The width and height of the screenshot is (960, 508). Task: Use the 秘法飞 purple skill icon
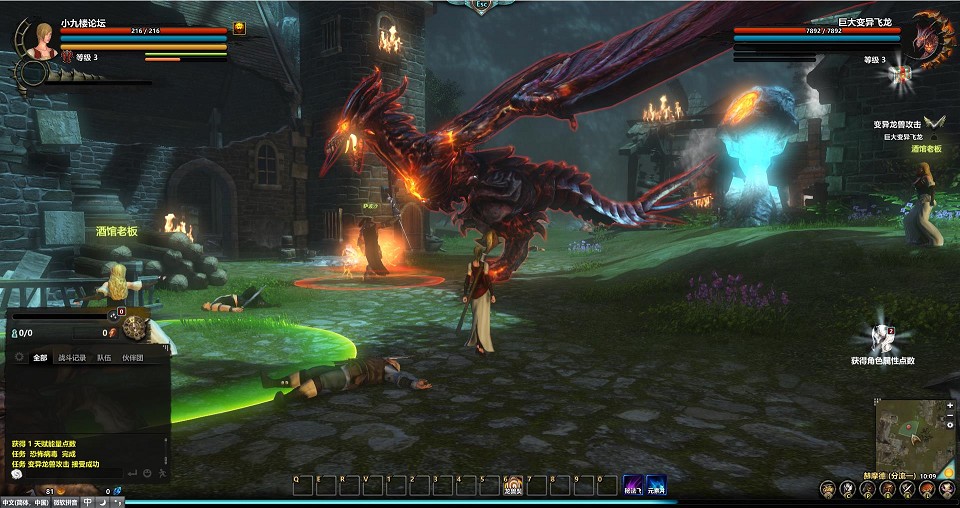tap(633, 483)
